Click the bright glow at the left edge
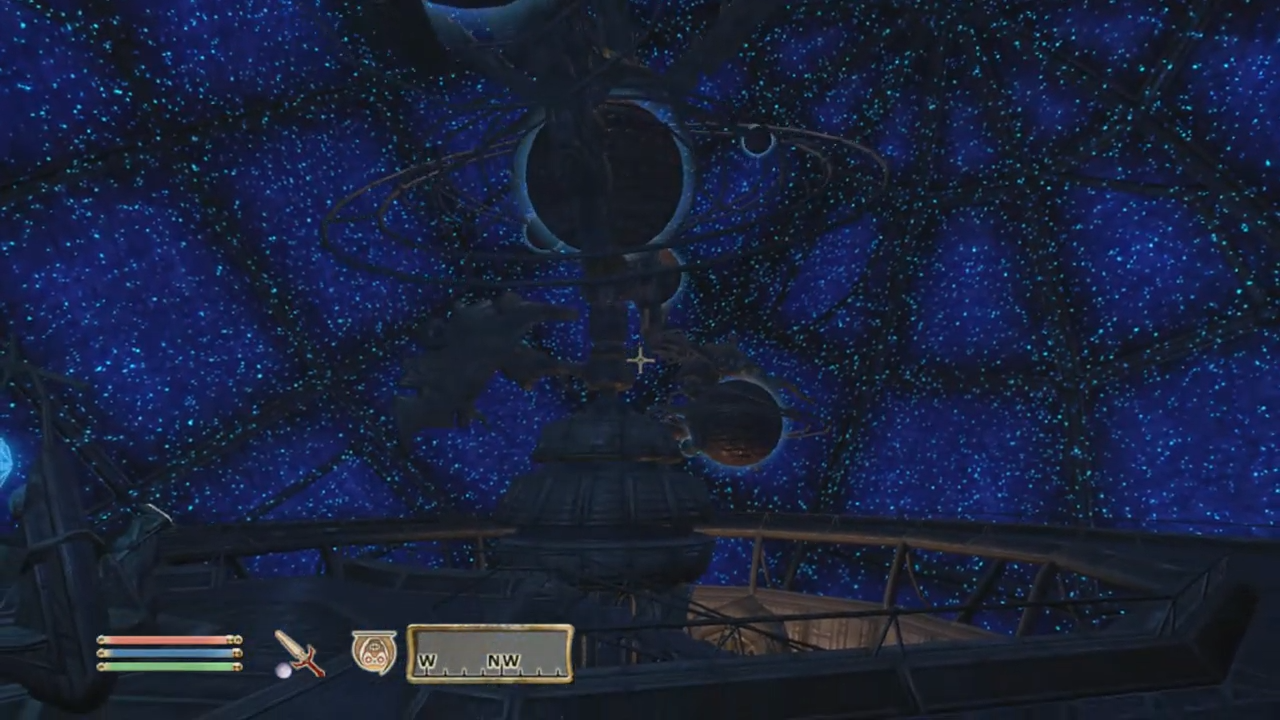 (x=8, y=460)
